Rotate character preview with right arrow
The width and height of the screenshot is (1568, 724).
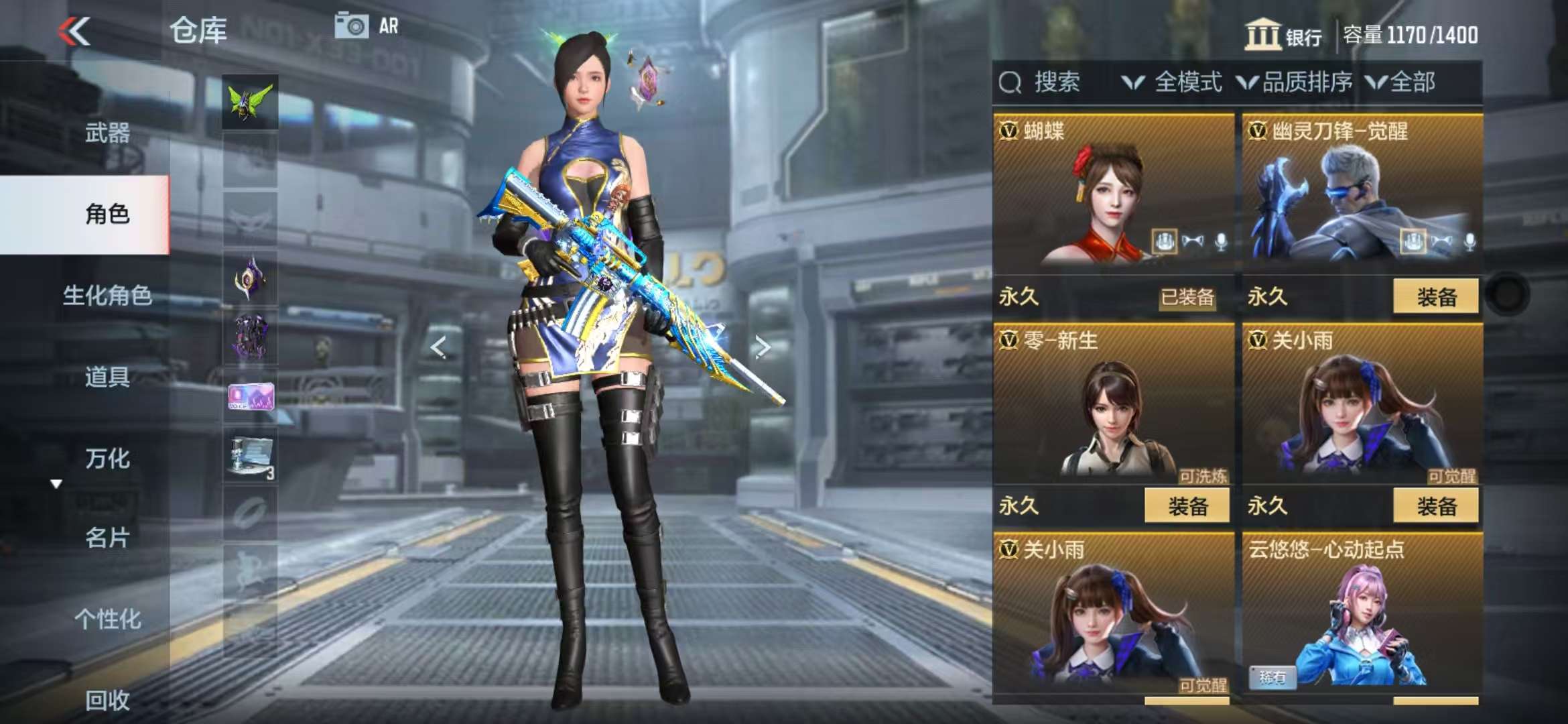pos(763,347)
